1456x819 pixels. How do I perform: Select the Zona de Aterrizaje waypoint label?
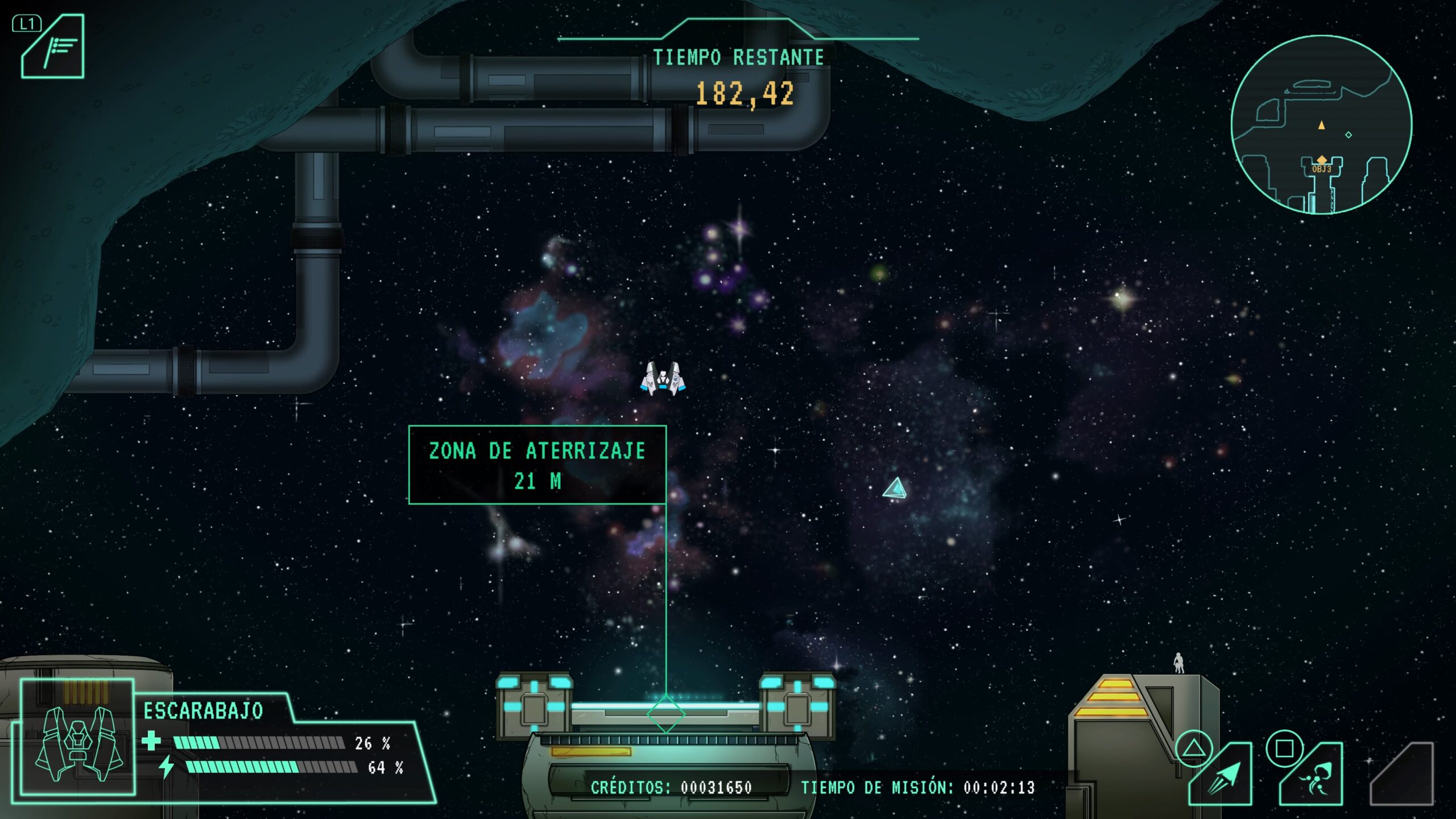[537, 465]
